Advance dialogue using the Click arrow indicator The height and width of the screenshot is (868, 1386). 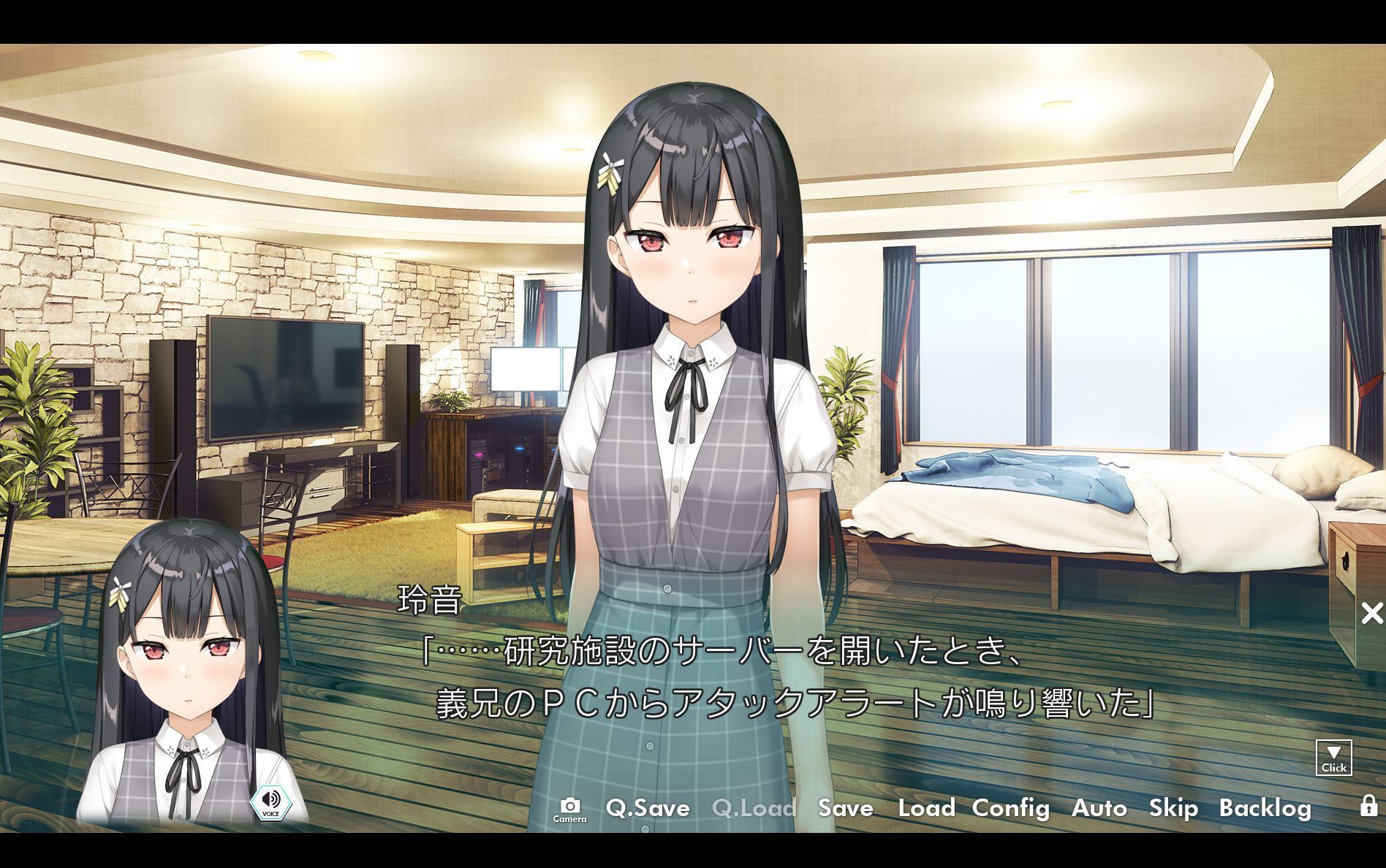pos(1333,758)
